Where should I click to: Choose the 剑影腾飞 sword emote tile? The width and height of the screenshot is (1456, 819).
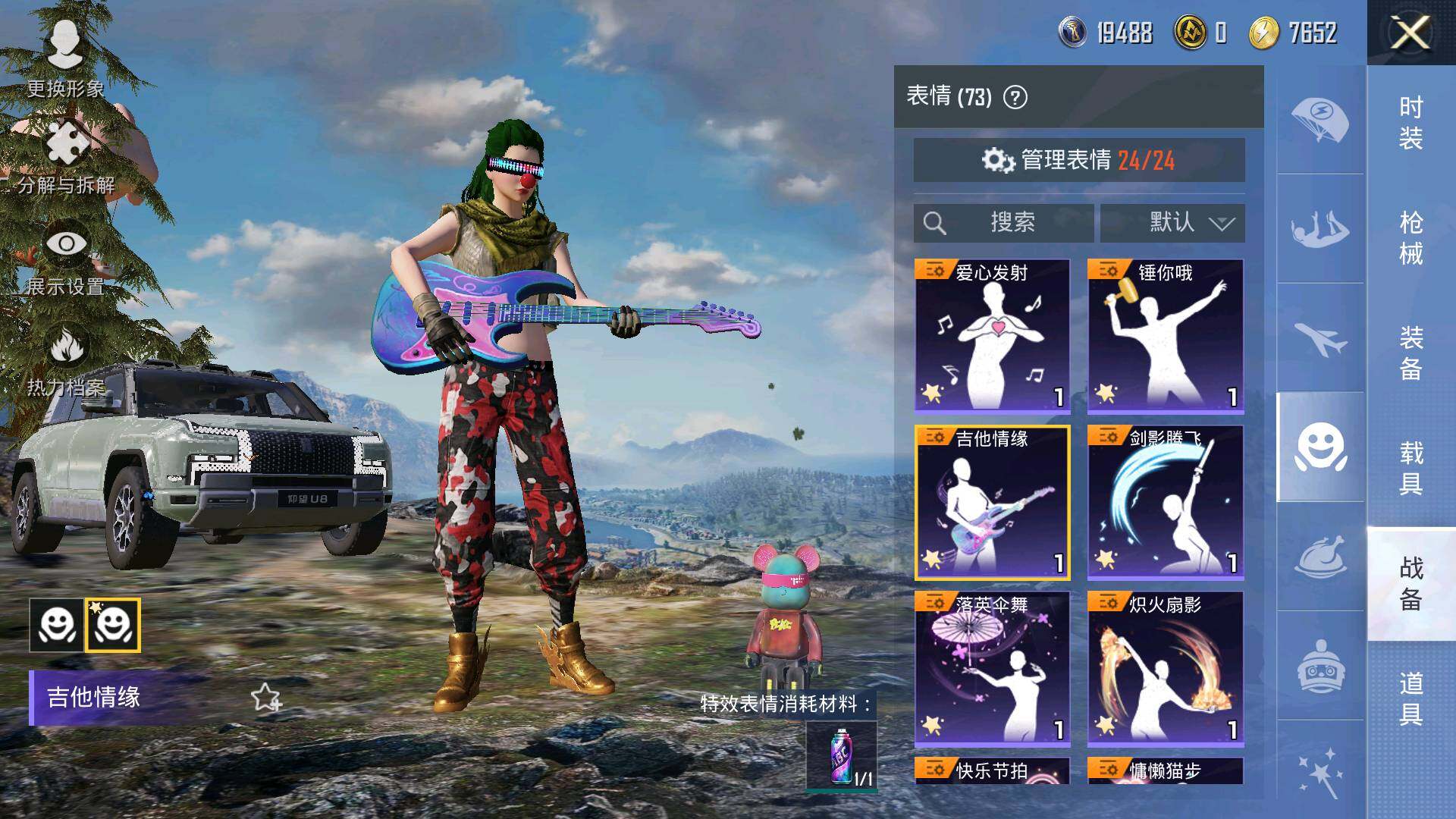click(x=1165, y=502)
